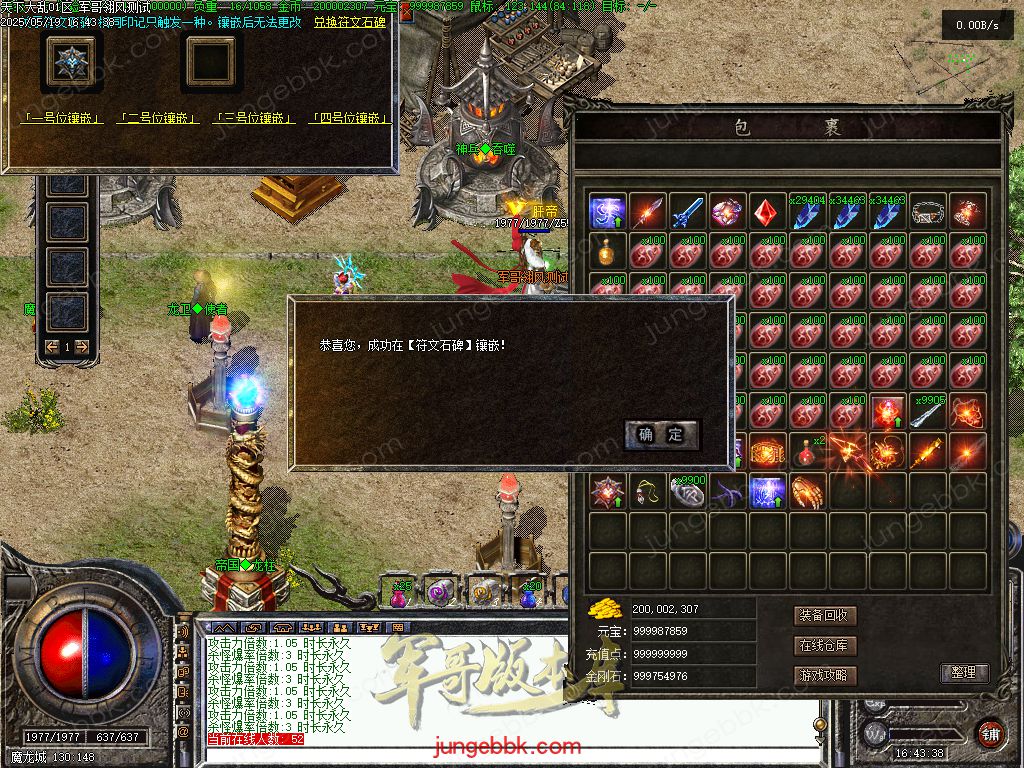
Task: Go to the next page with right arrow
Action: [x=82, y=347]
